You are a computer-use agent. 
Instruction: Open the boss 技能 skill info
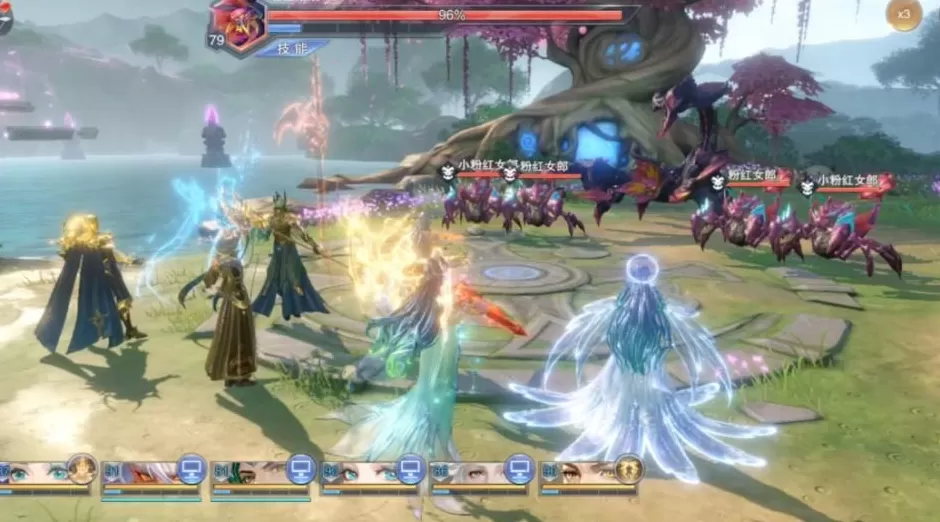click(290, 47)
